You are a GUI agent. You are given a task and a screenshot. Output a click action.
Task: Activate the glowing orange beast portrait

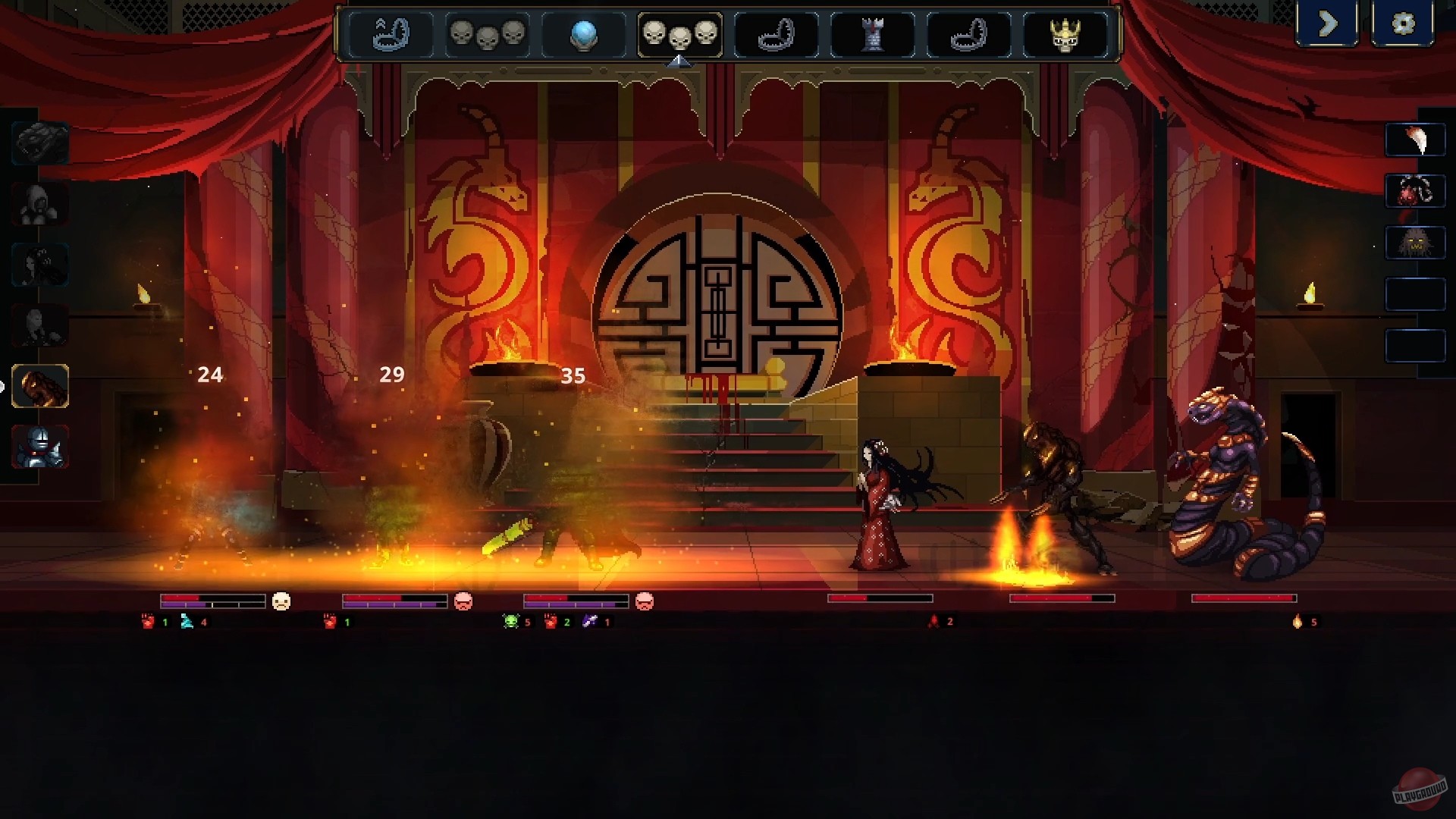[x=39, y=387]
